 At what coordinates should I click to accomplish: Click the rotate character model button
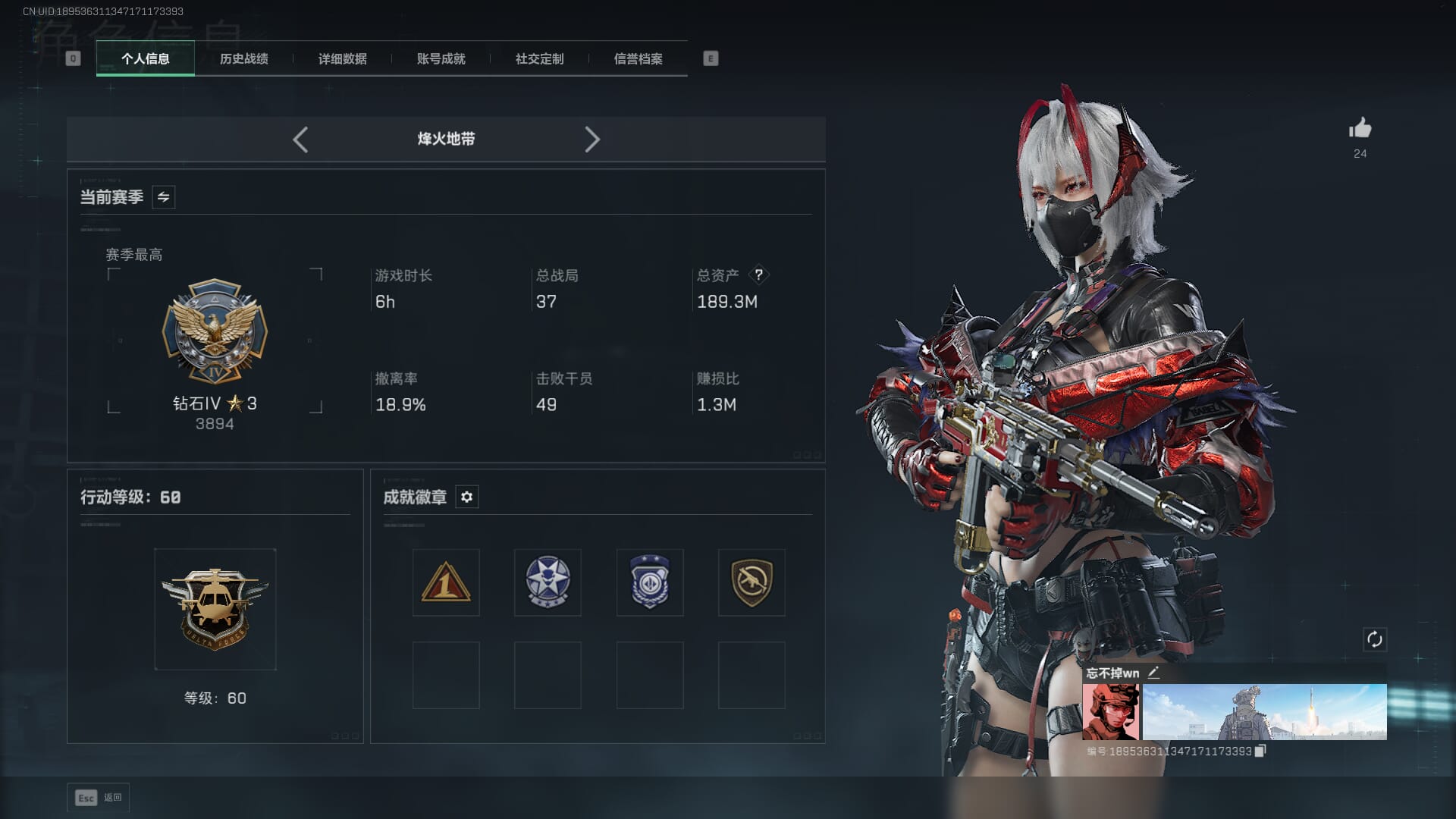1374,639
